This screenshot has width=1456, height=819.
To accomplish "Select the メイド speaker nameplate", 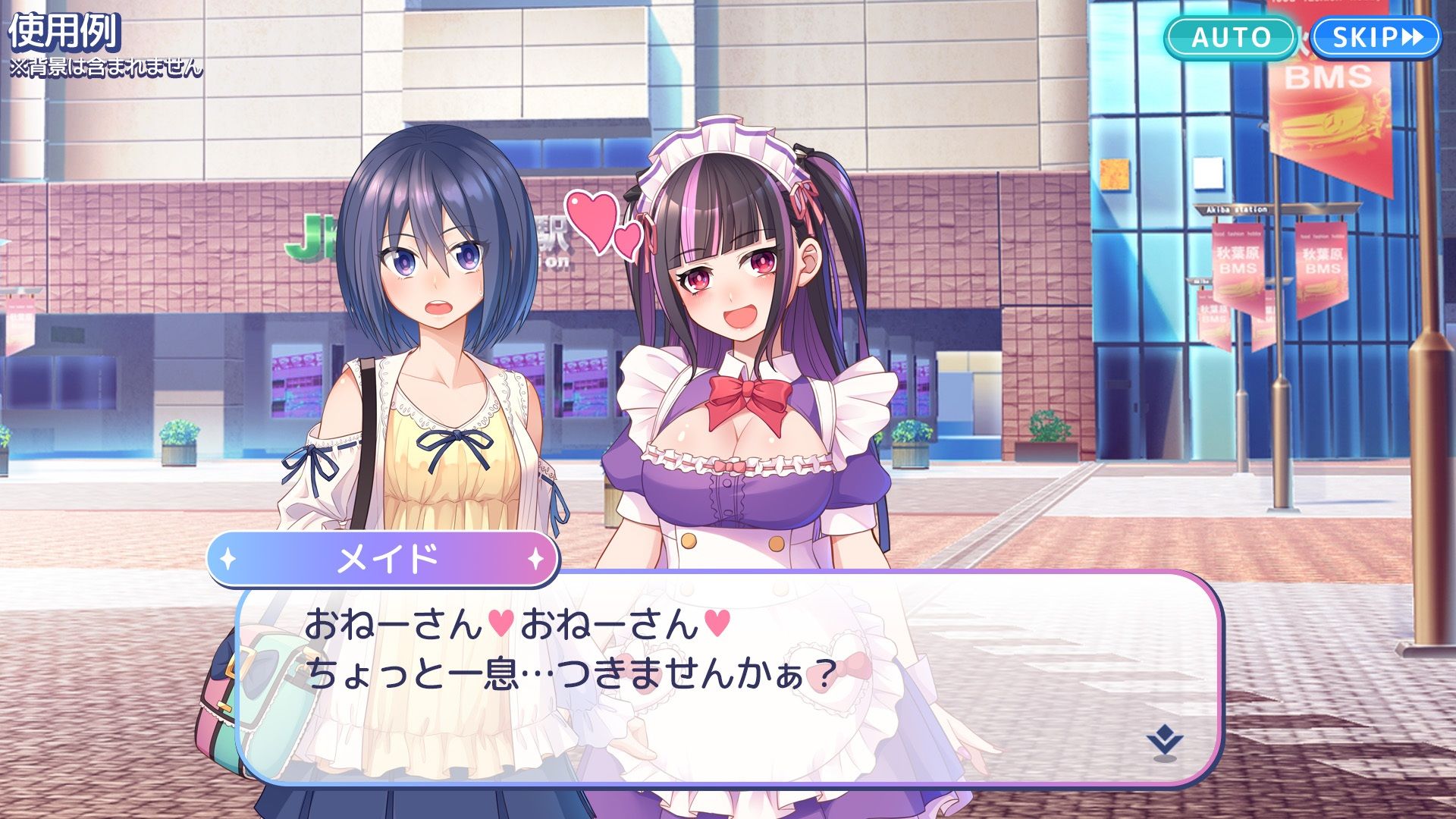I will (385, 560).
